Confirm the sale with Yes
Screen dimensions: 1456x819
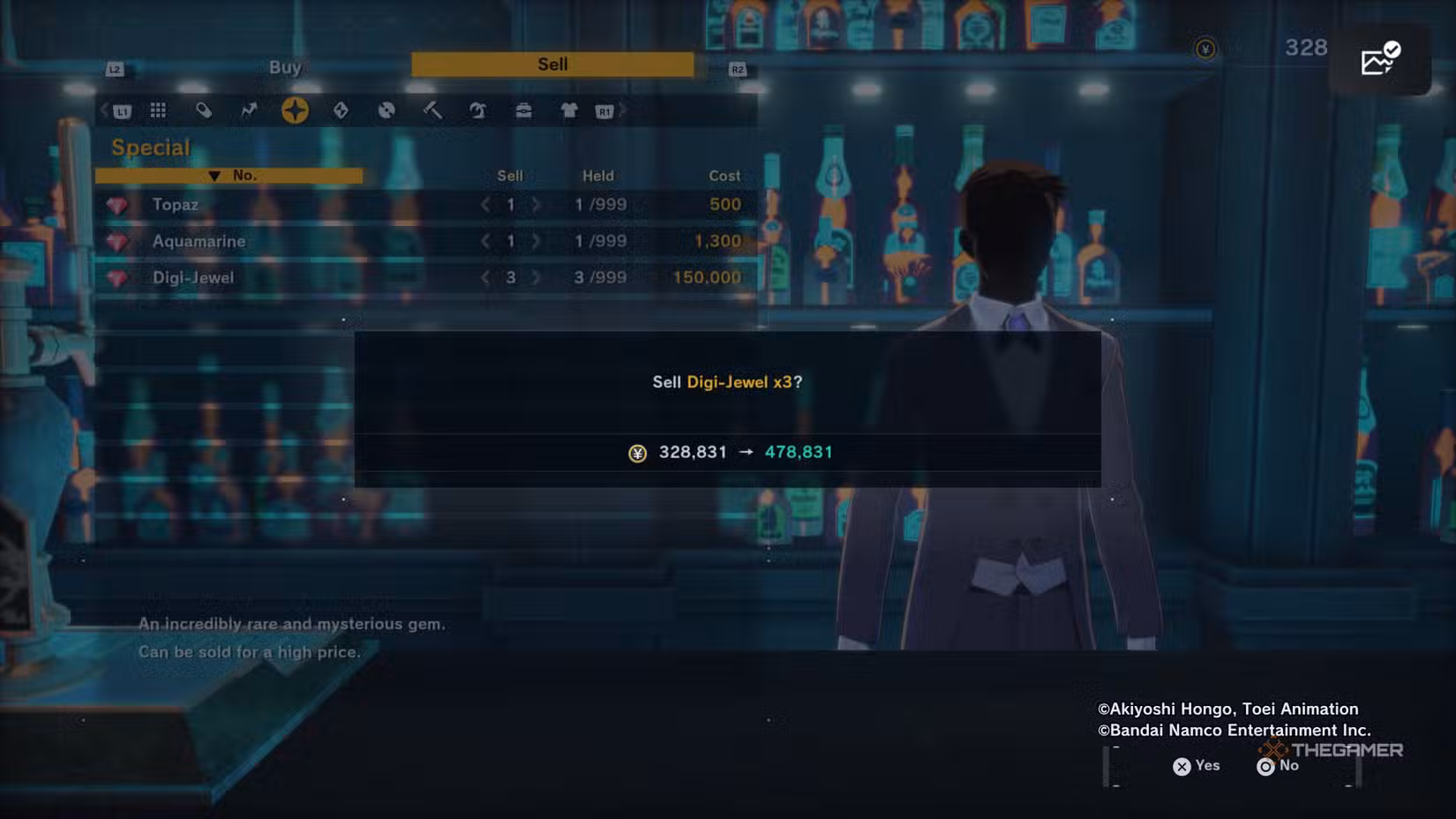[1197, 766]
